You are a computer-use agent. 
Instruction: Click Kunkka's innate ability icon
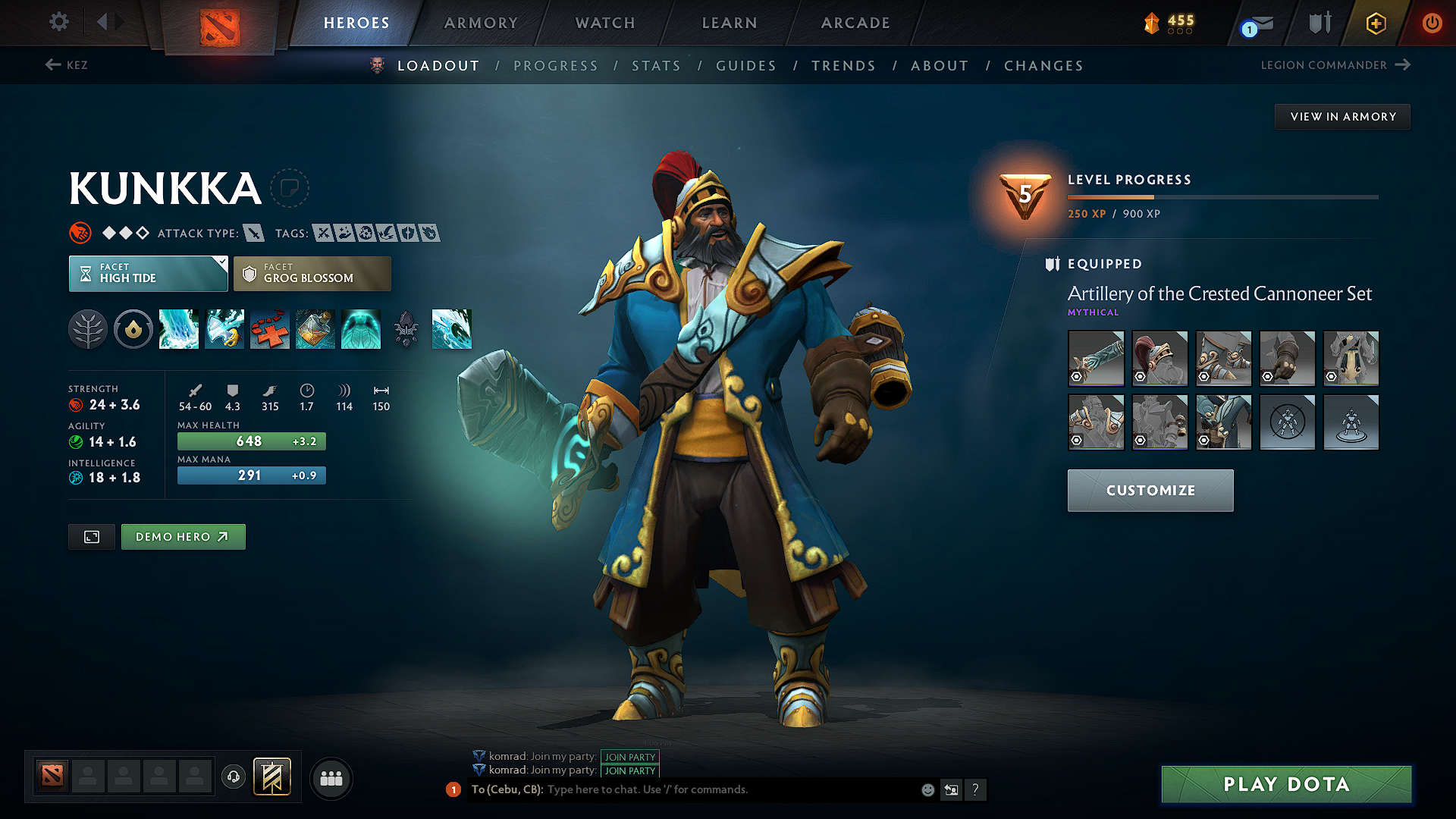pos(133,329)
